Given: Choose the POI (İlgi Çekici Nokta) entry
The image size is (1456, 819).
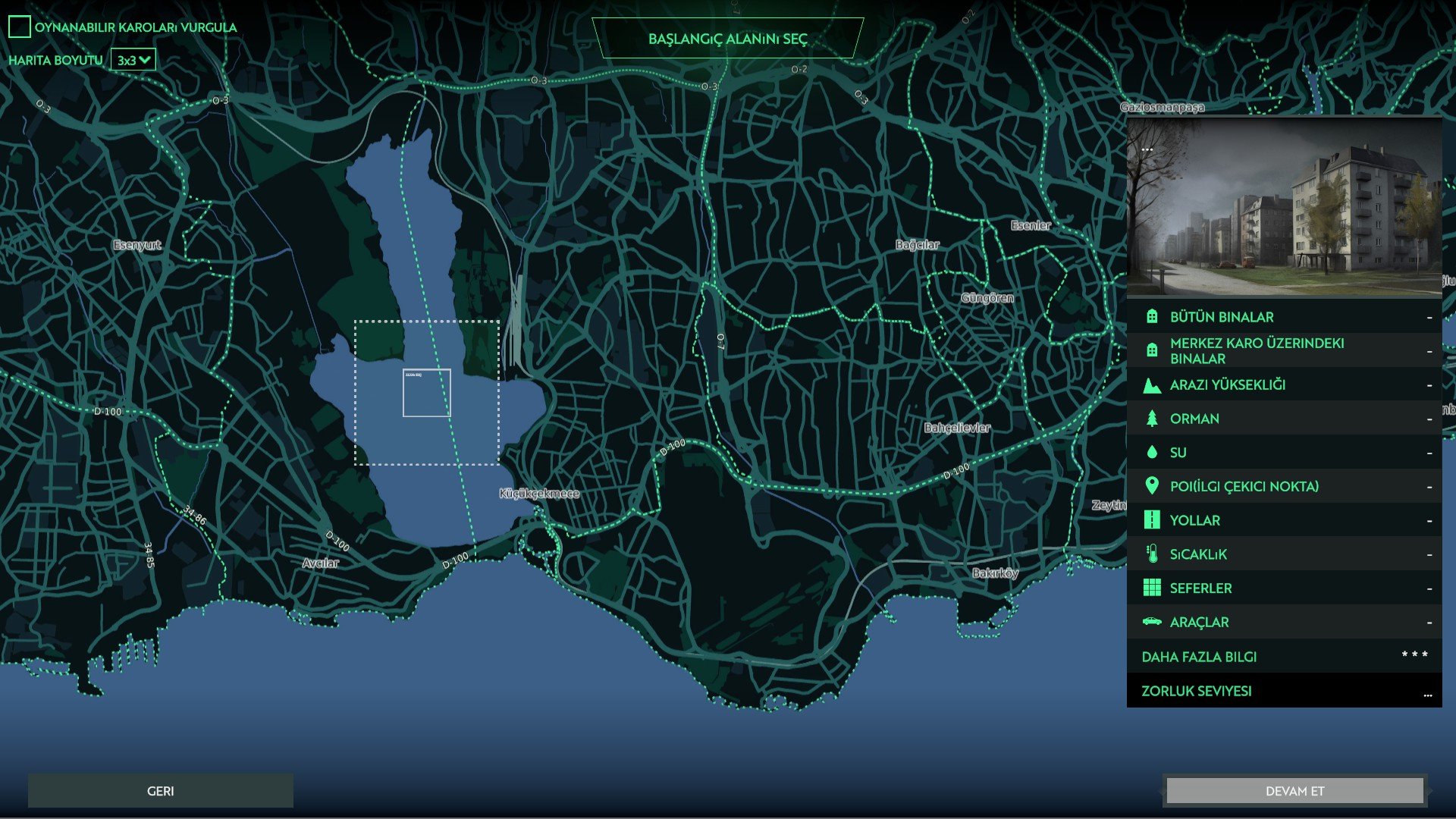Looking at the screenshot, I should pyautogui.click(x=1284, y=486).
